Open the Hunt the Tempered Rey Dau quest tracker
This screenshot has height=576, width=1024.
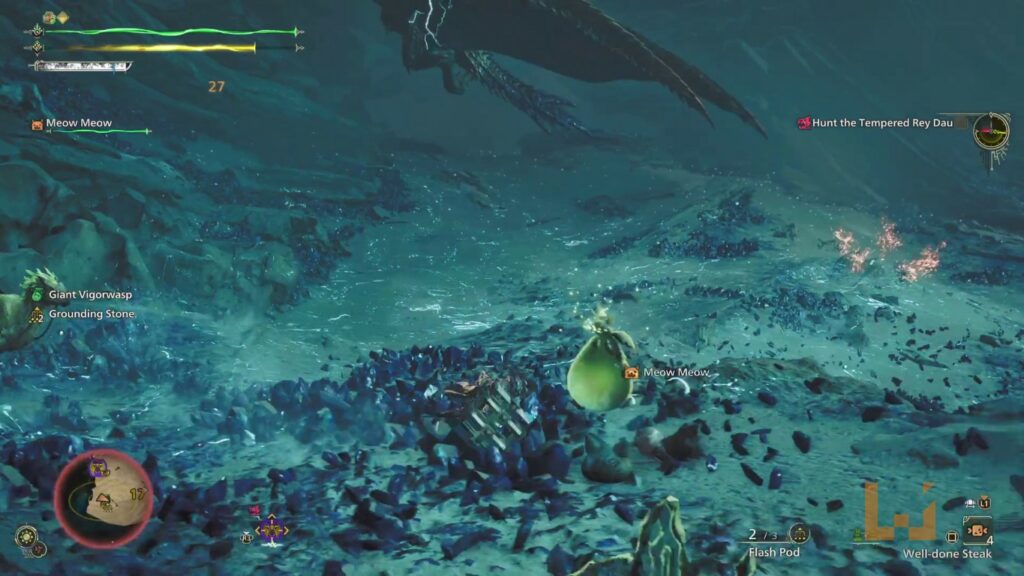pos(876,123)
